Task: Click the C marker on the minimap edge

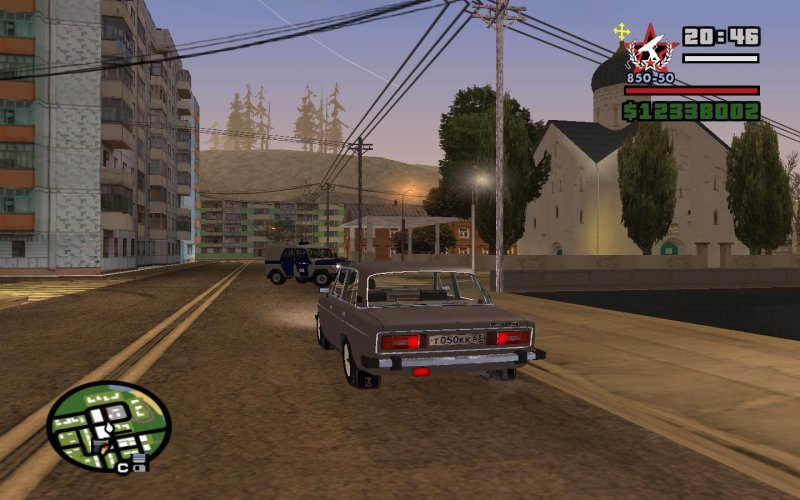Action: 123,467
